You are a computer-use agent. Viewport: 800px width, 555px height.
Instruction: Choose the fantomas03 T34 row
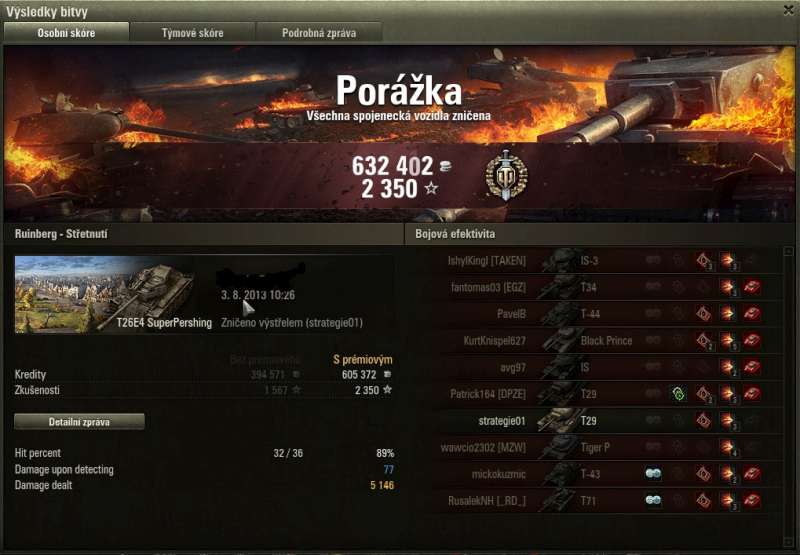point(600,288)
